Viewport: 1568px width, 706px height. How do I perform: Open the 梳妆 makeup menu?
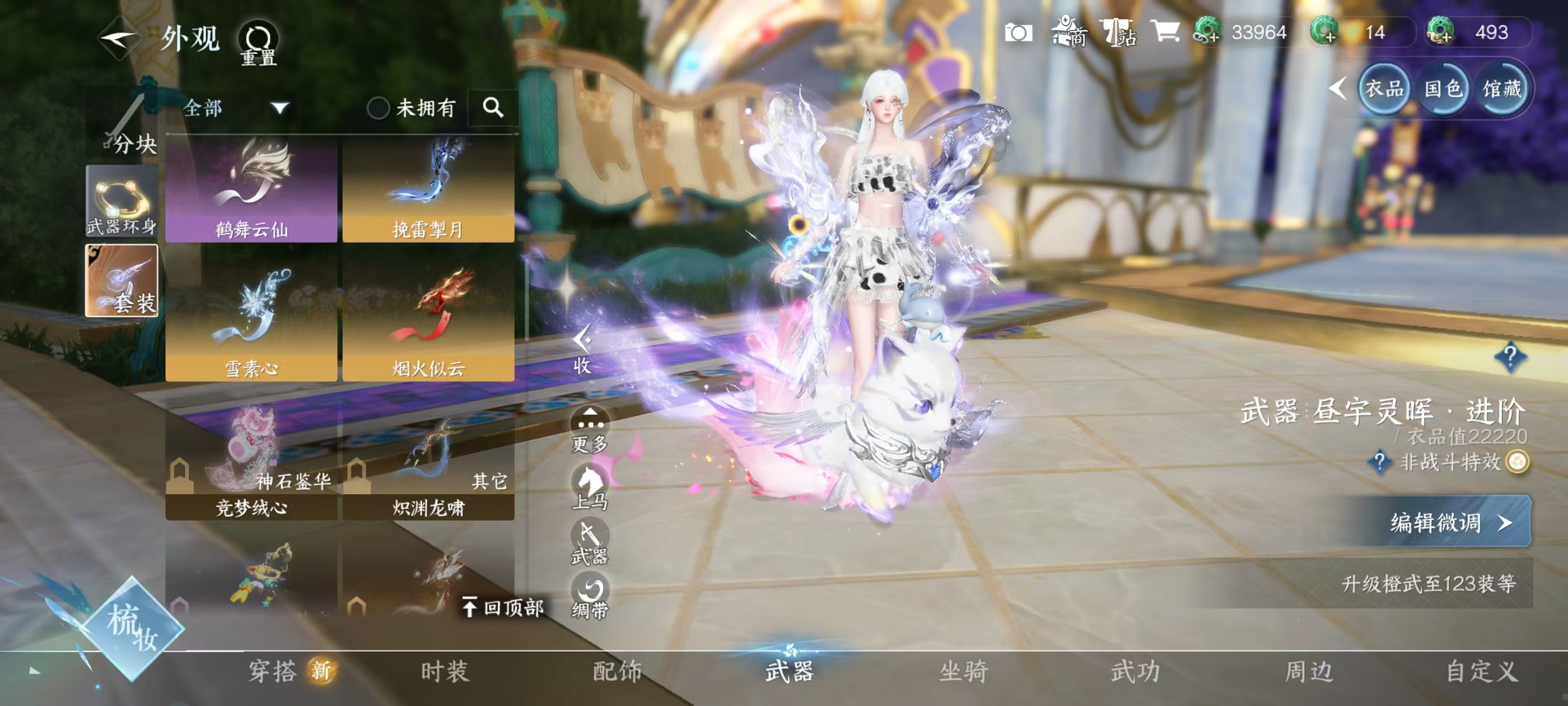[x=132, y=628]
